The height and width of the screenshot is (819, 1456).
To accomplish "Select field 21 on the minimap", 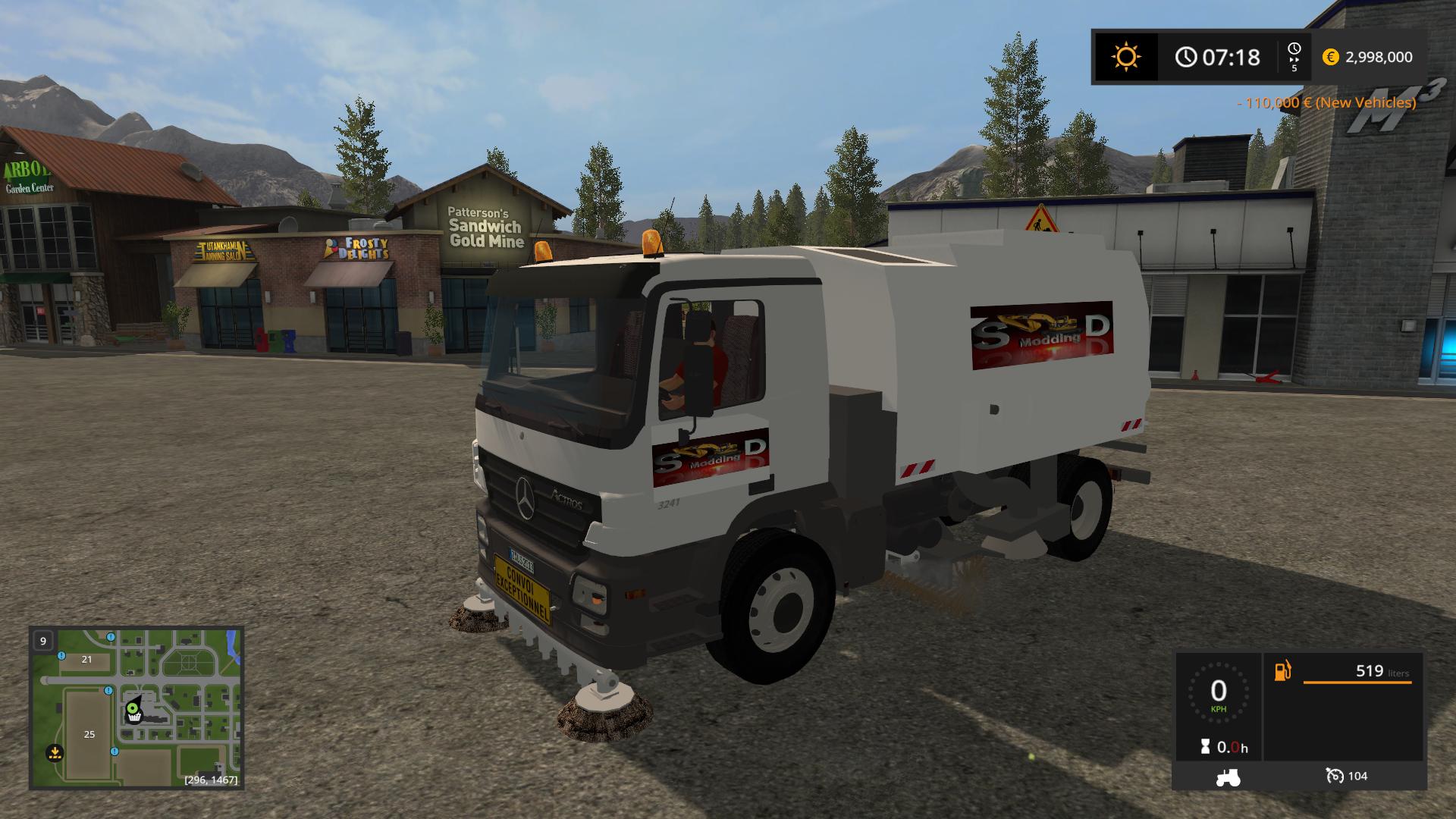I will click(86, 660).
